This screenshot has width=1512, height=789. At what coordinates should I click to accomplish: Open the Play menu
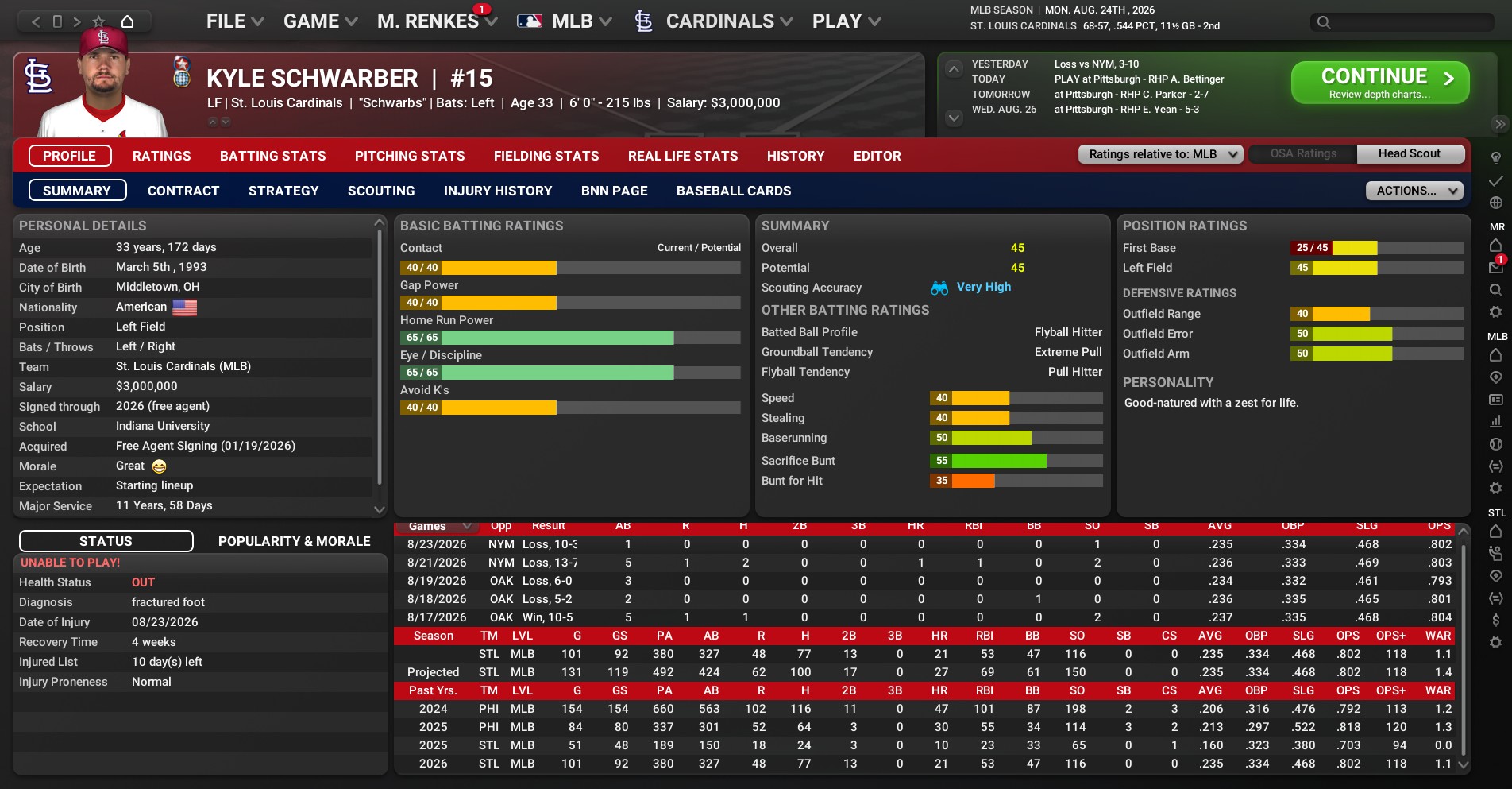coord(846,21)
